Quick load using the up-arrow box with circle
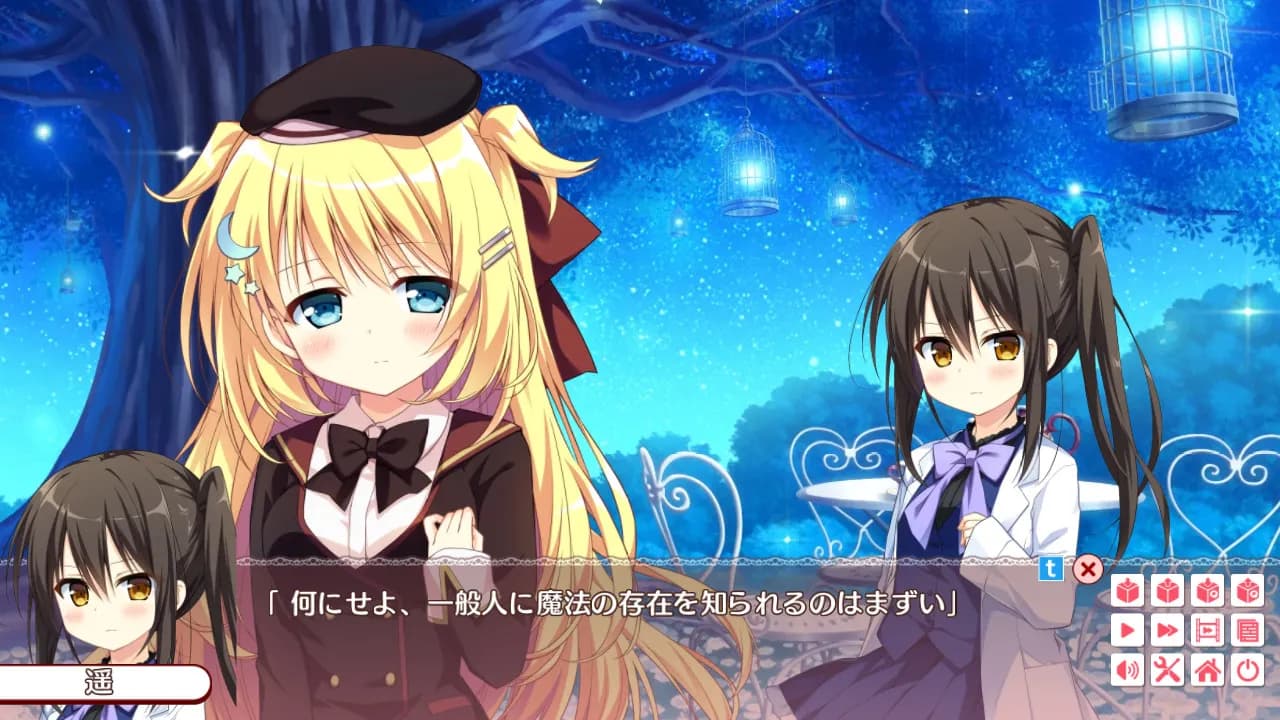The image size is (1280, 720). click(1248, 591)
